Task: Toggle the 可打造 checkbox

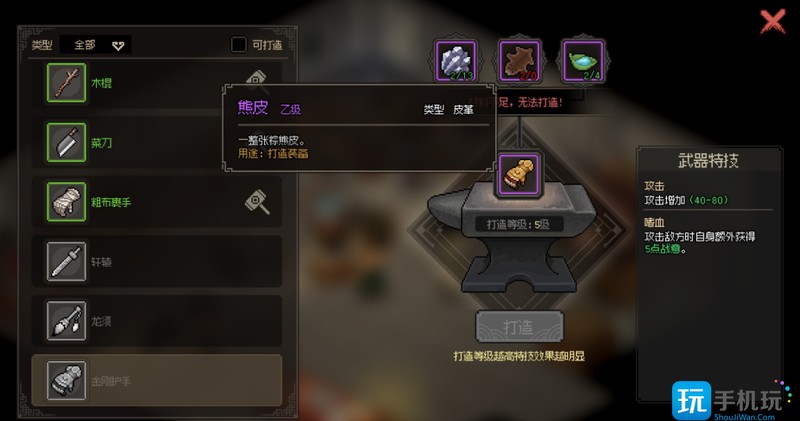Action: click(239, 45)
